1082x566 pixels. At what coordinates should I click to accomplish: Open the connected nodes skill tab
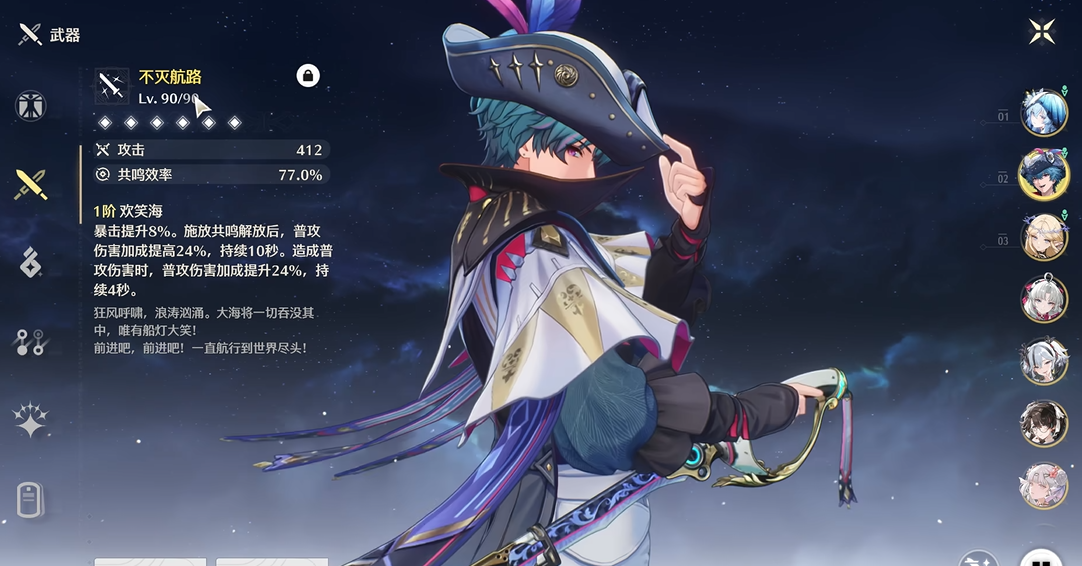click(x=30, y=342)
